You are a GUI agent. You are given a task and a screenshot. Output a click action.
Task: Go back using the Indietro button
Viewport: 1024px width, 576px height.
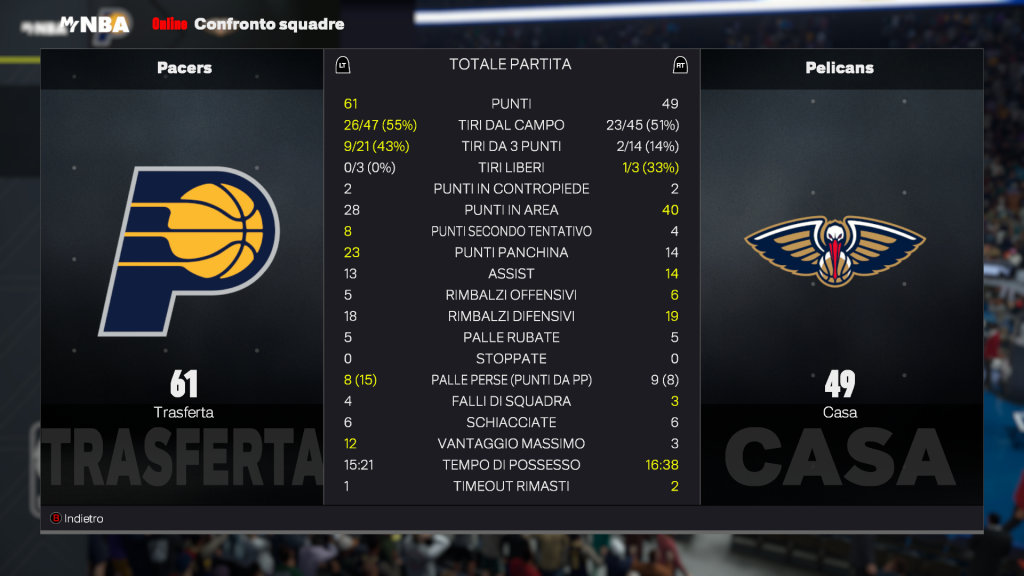point(78,519)
